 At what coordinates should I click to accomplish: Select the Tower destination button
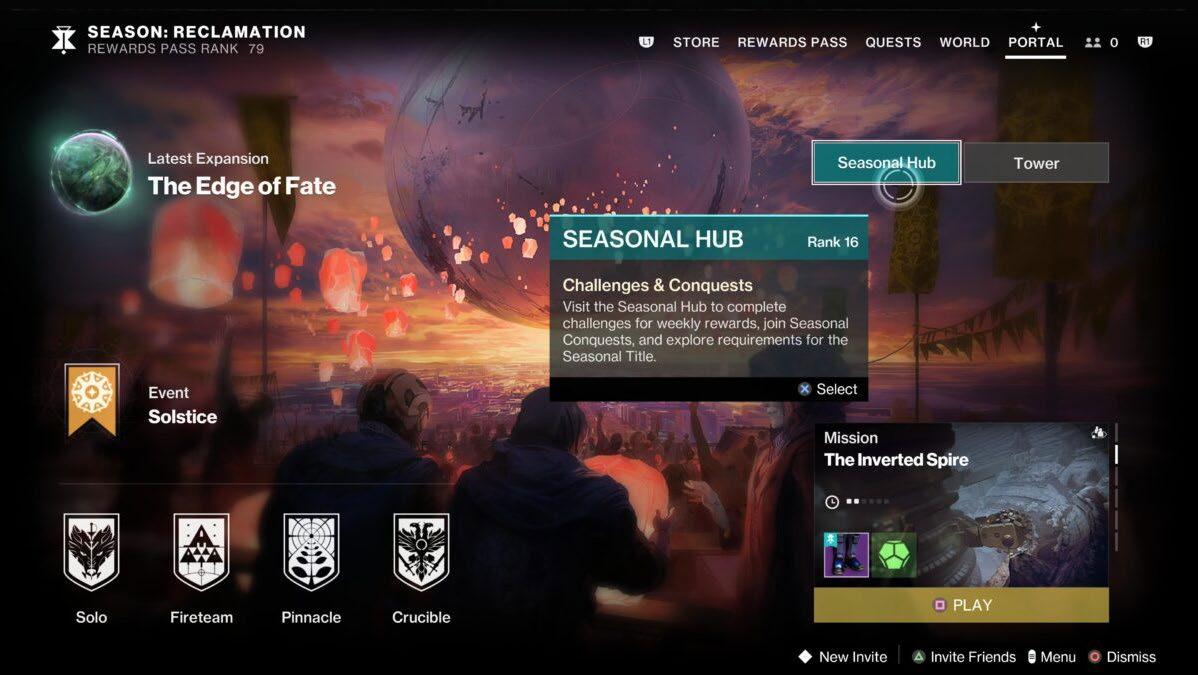coord(1036,163)
